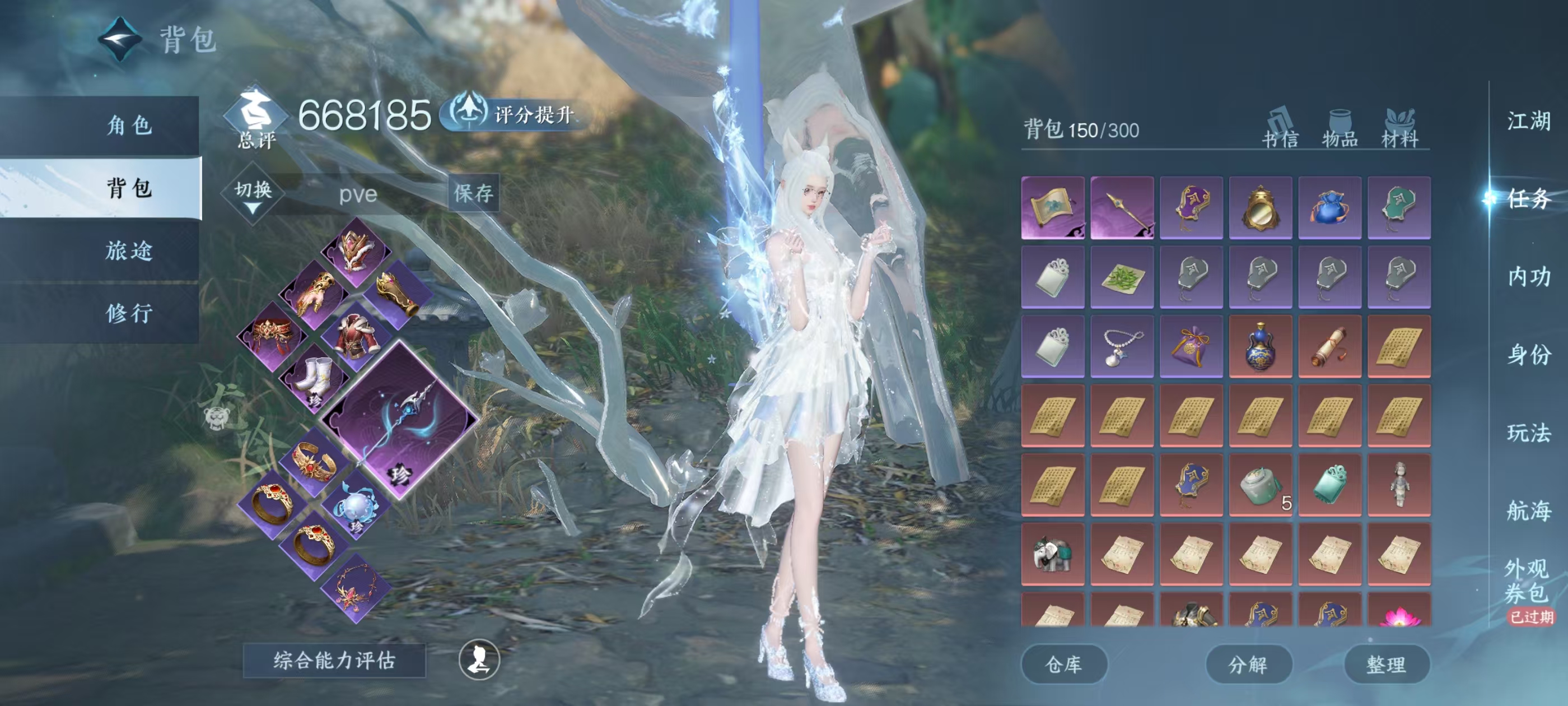Click the 分解 dismantle button
The image size is (1568, 706).
[x=1248, y=664]
